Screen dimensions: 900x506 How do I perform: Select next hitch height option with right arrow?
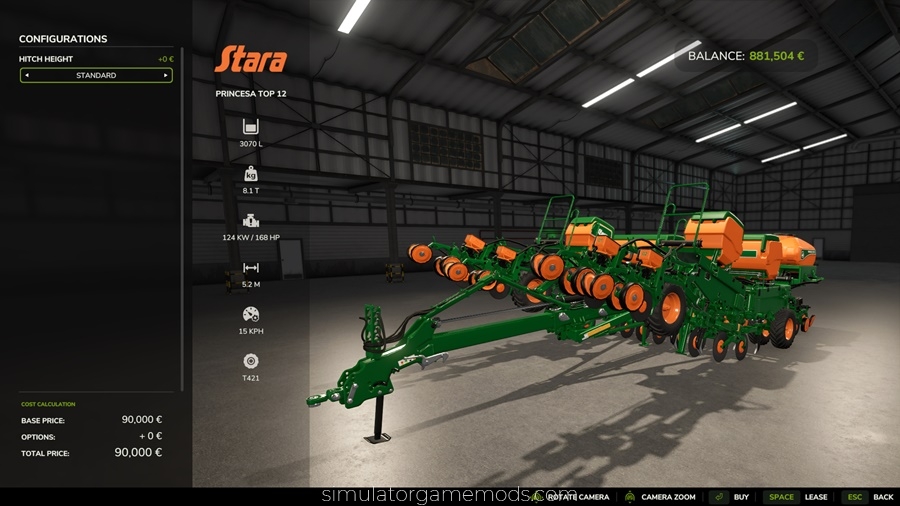166,75
